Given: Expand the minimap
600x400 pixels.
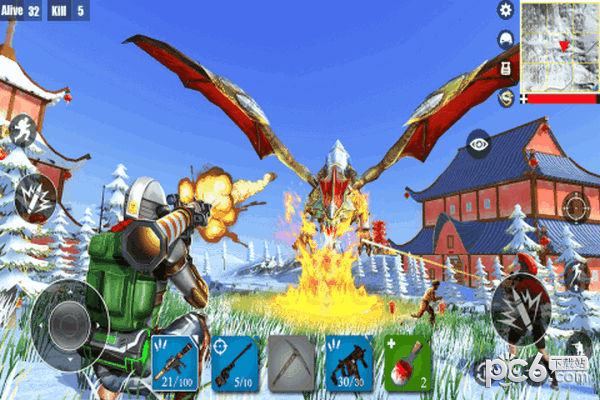Looking at the screenshot, I should pos(558,45).
